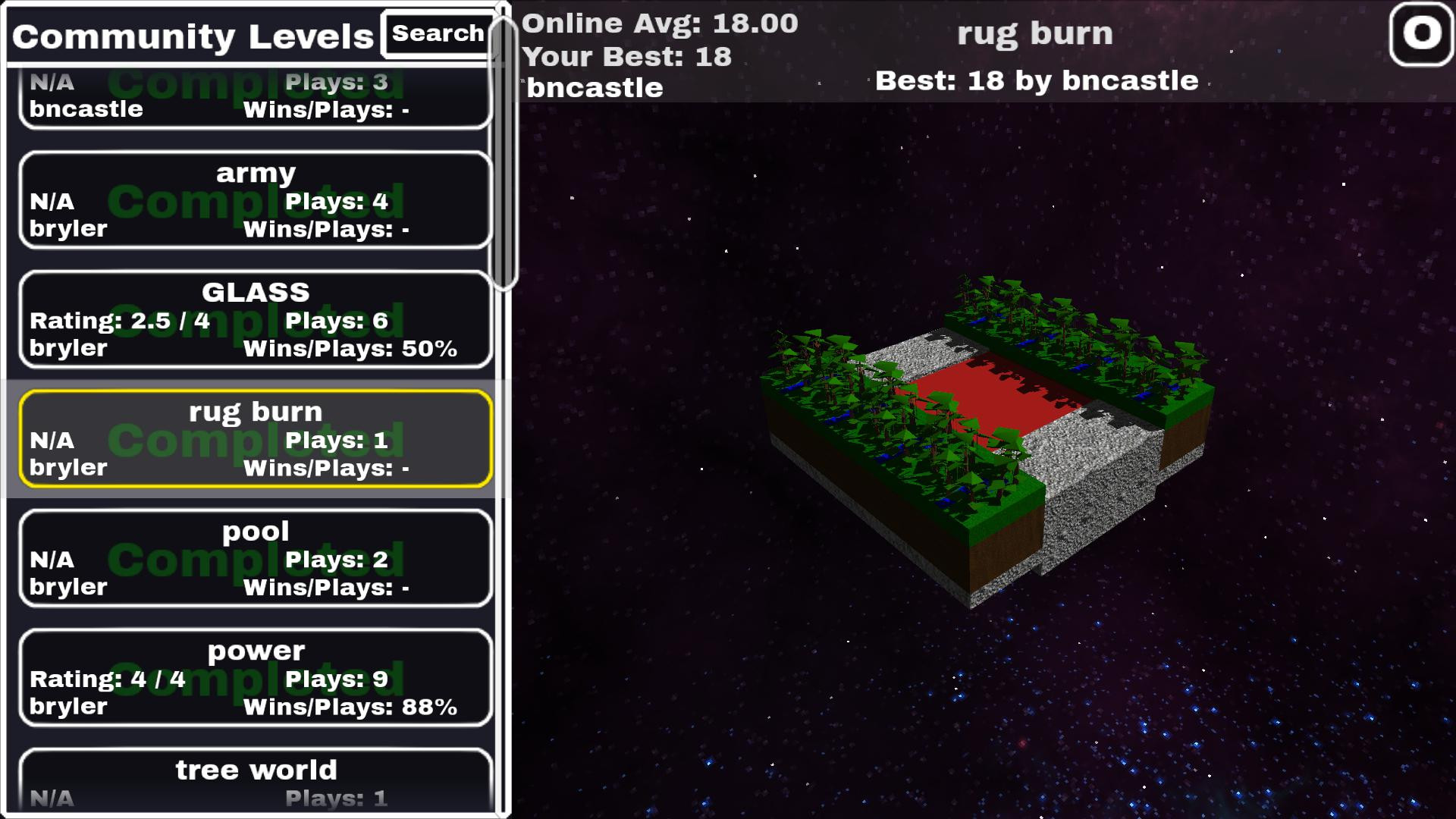The height and width of the screenshot is (819, 1456).
Task: Choose the tree world level
Action: (x=256, y=781)
